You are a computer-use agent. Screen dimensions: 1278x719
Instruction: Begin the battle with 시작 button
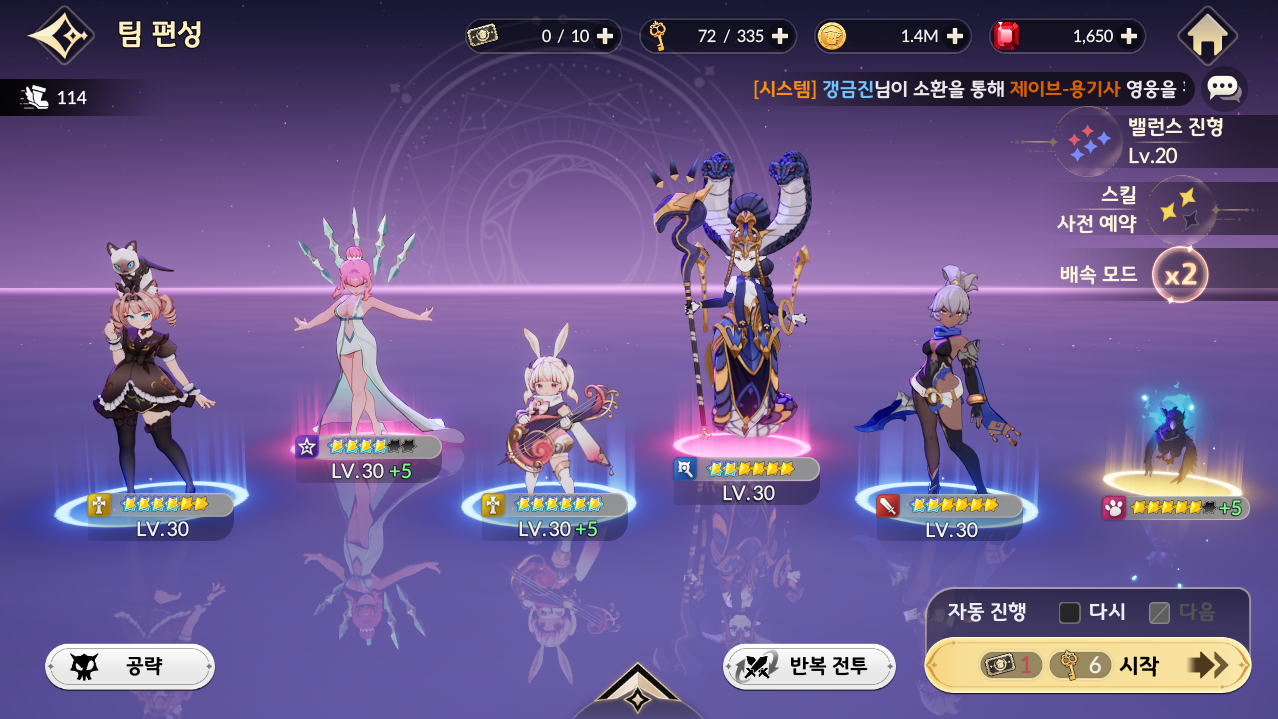click(1088, 665)
